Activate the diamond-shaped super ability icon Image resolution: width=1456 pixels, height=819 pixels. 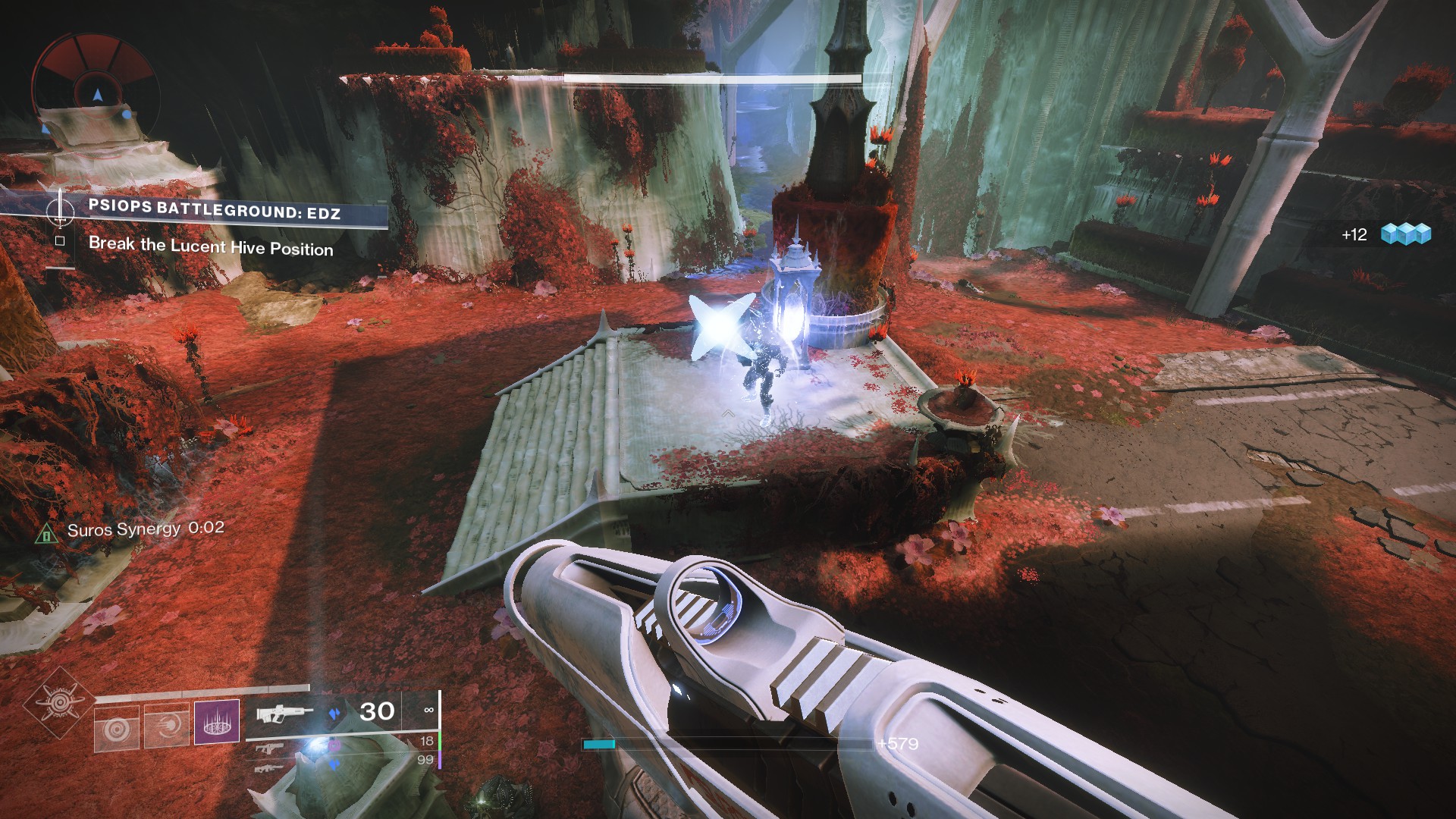coord(59,704)
